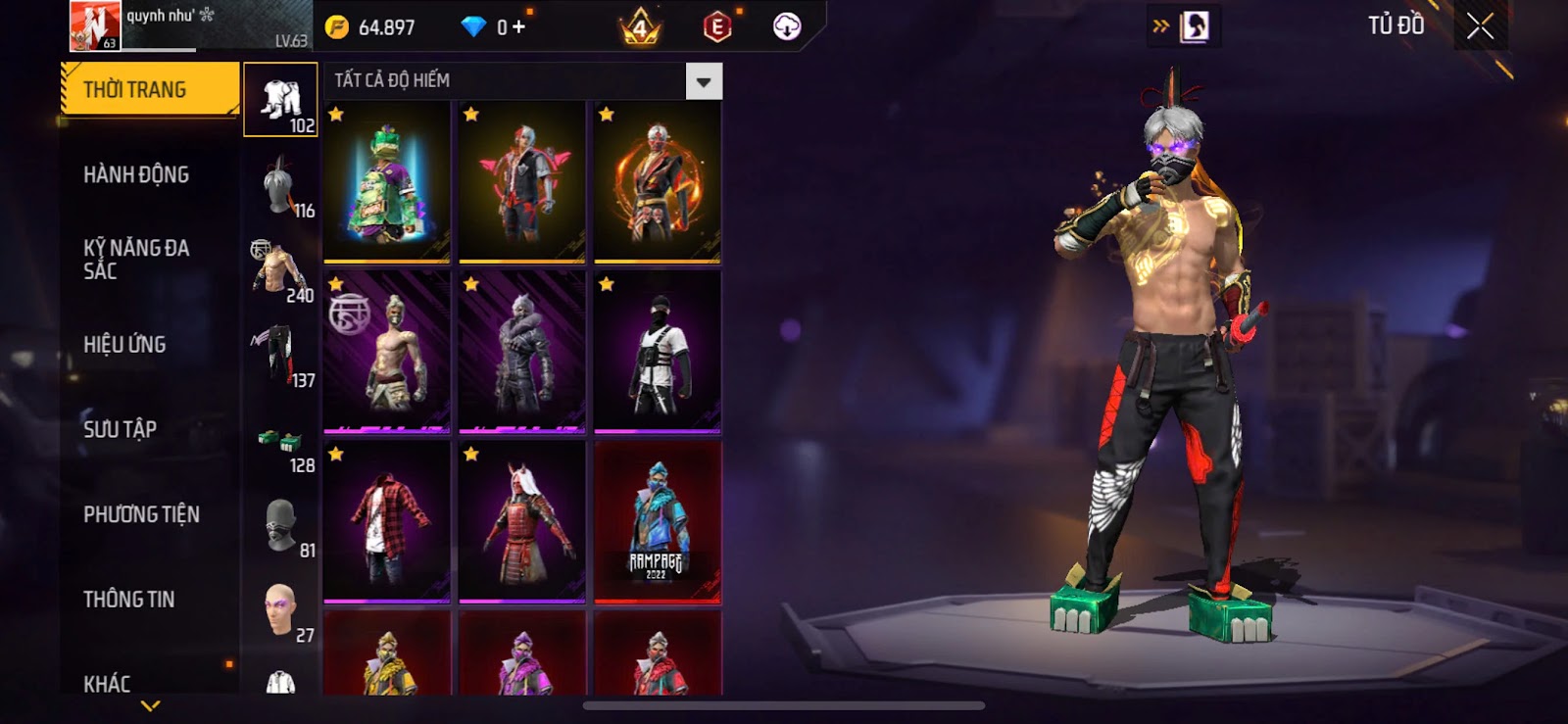Open the Thông Tin tab

(x=128, y=600)
